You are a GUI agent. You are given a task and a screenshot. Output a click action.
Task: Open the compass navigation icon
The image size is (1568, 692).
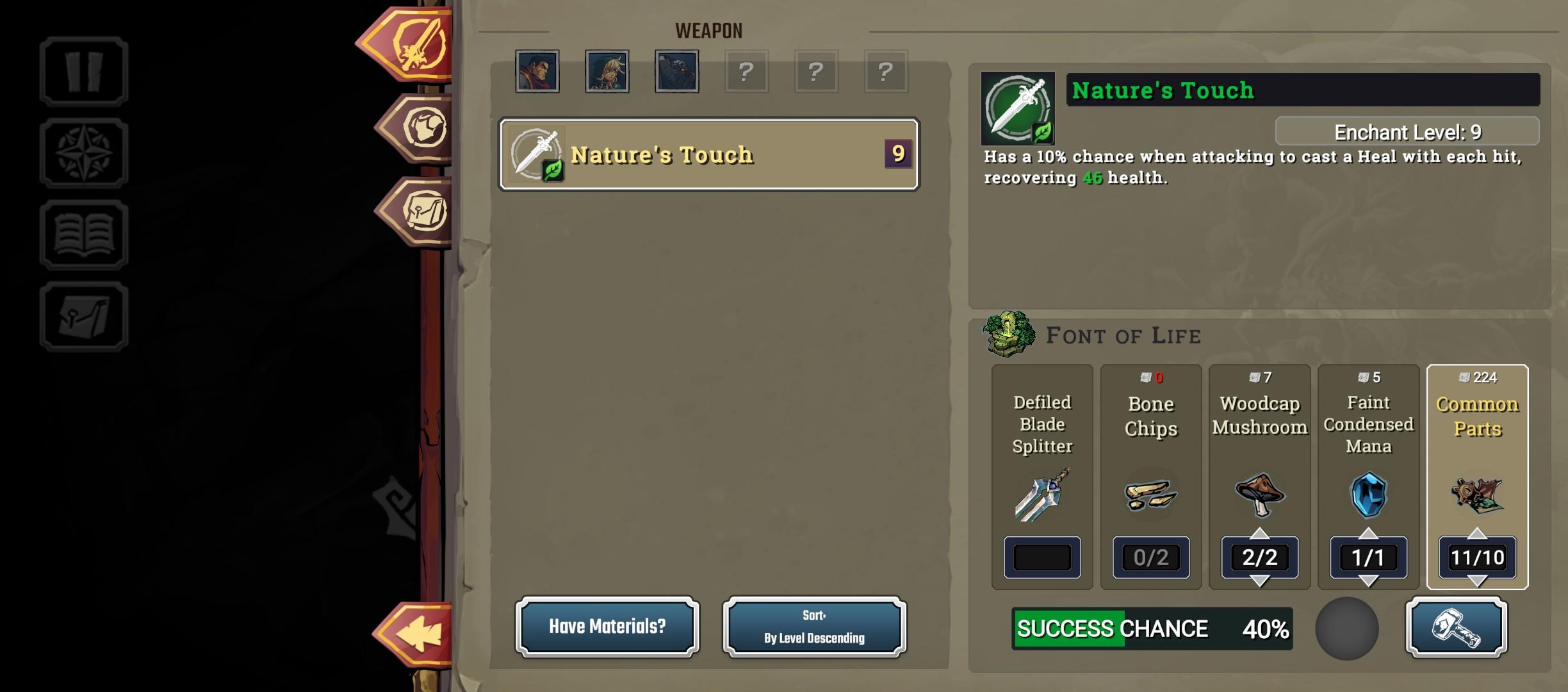(84, 152)
